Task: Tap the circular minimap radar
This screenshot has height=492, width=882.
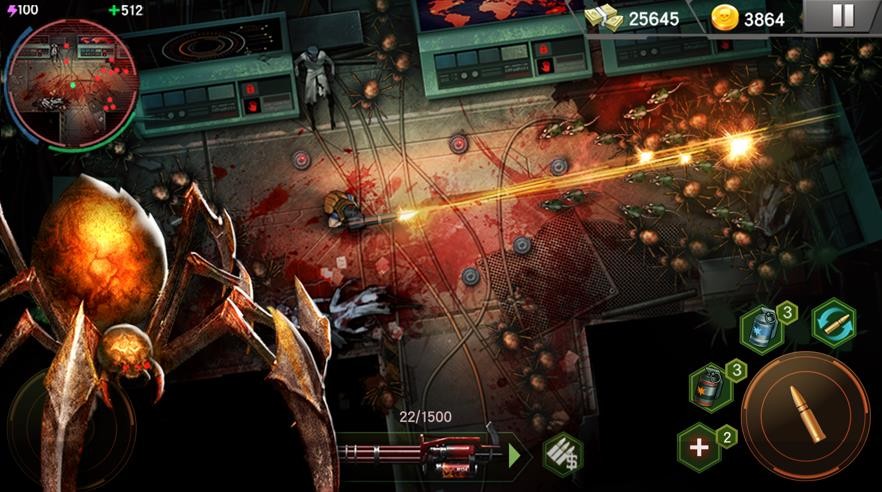Action: [x=72, y=83]
